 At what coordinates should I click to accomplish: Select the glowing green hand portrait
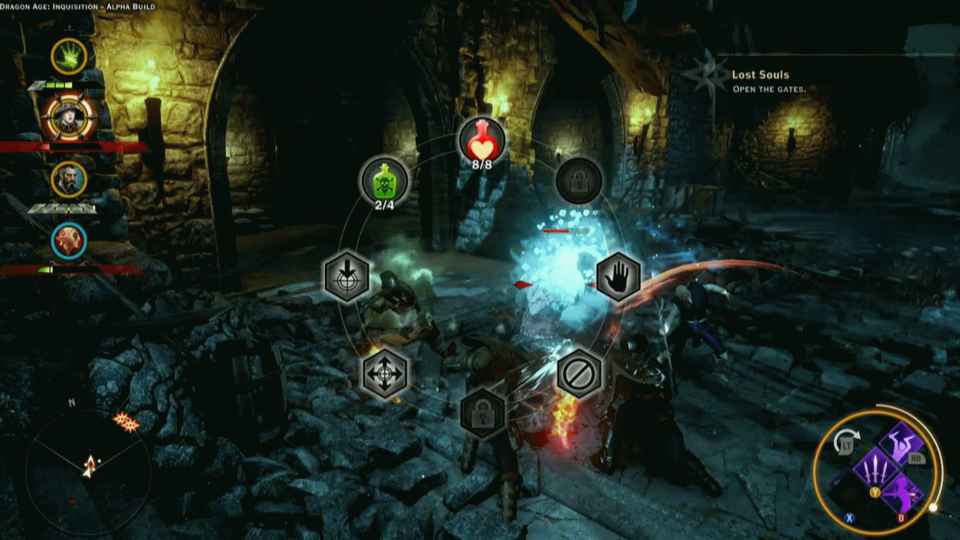69,56
